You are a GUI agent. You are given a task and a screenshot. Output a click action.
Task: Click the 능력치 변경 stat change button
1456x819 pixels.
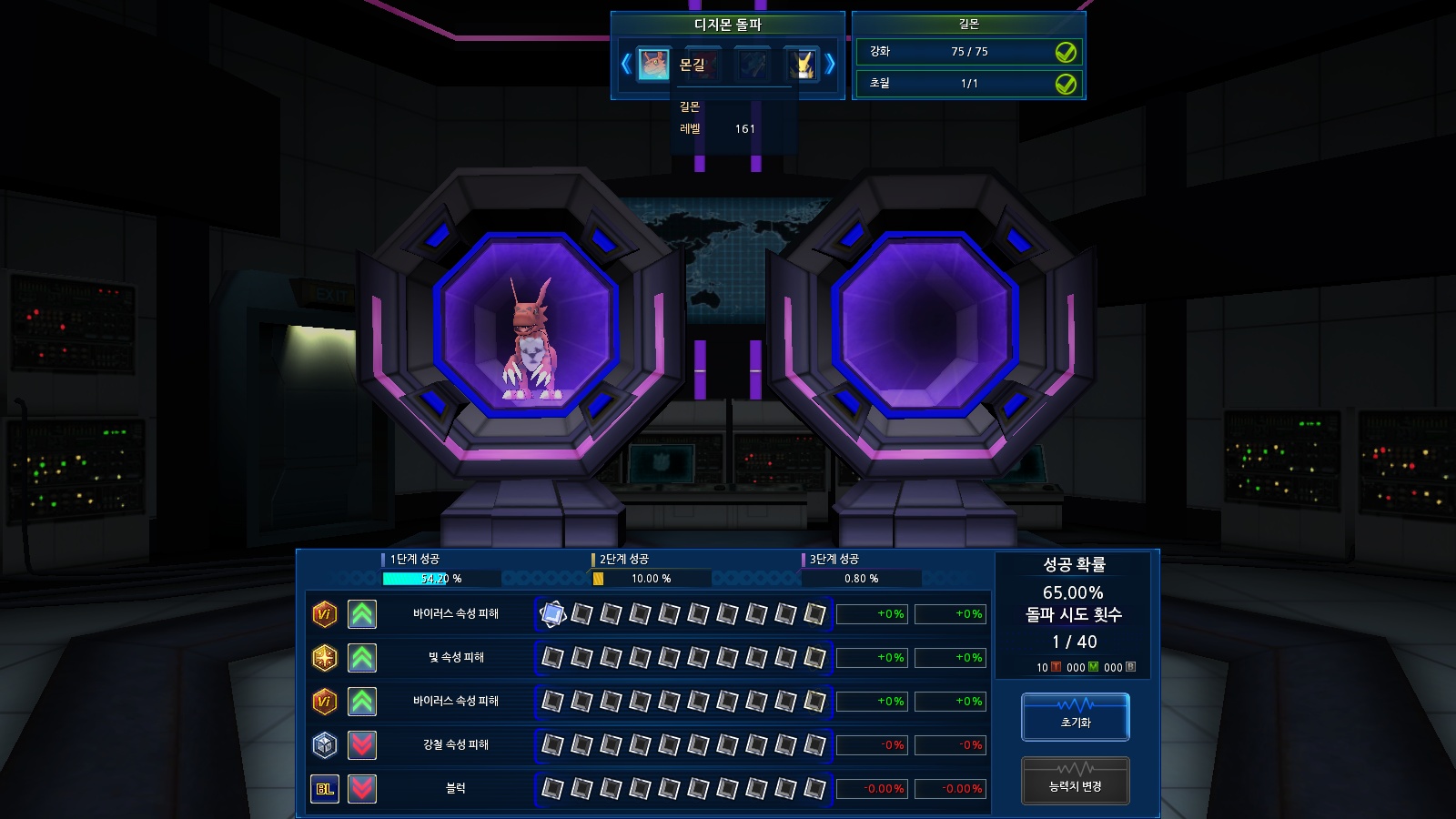(1075, 781)
